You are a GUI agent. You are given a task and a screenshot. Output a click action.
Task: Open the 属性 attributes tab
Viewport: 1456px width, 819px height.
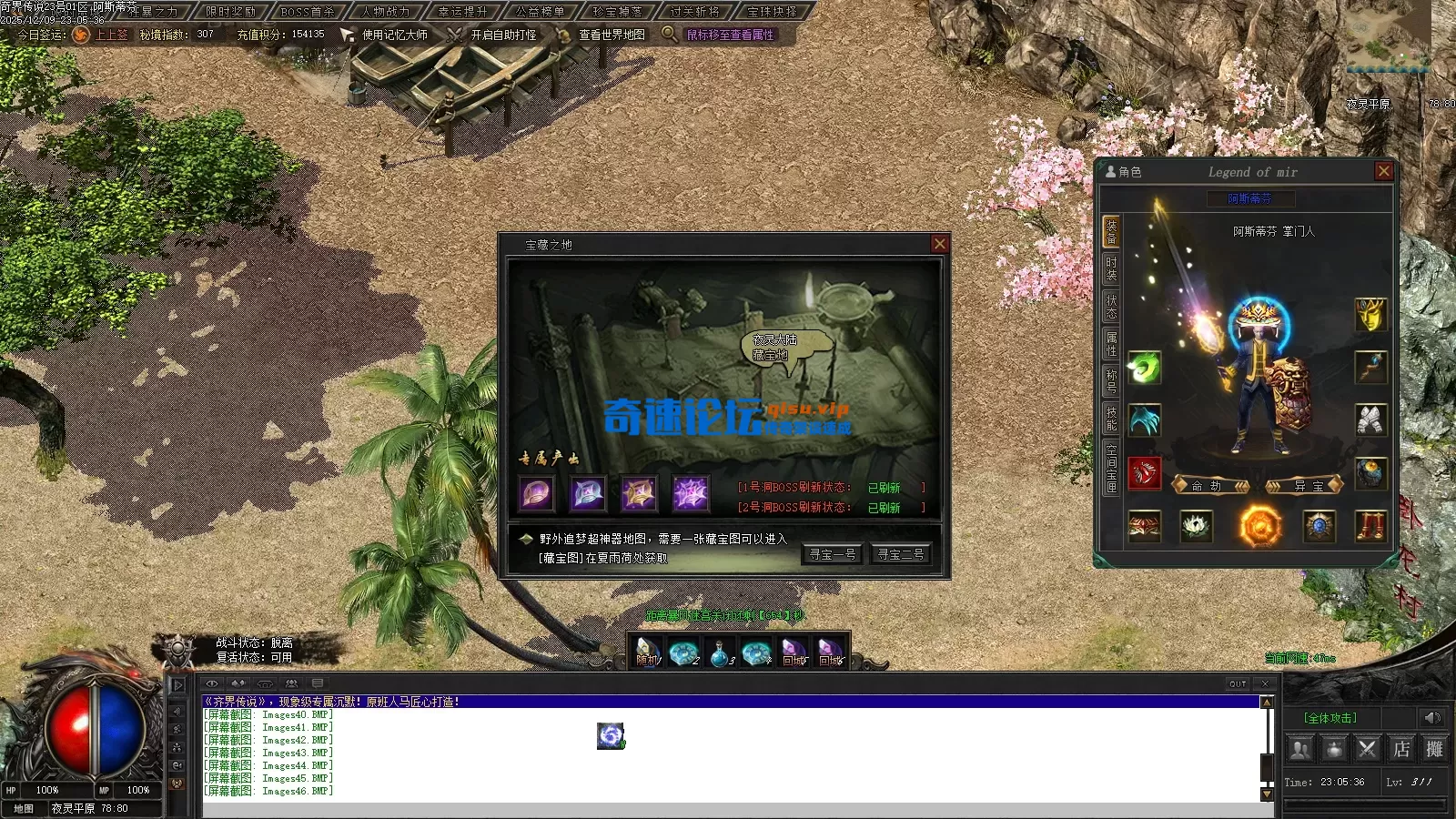click(1111, 343)
